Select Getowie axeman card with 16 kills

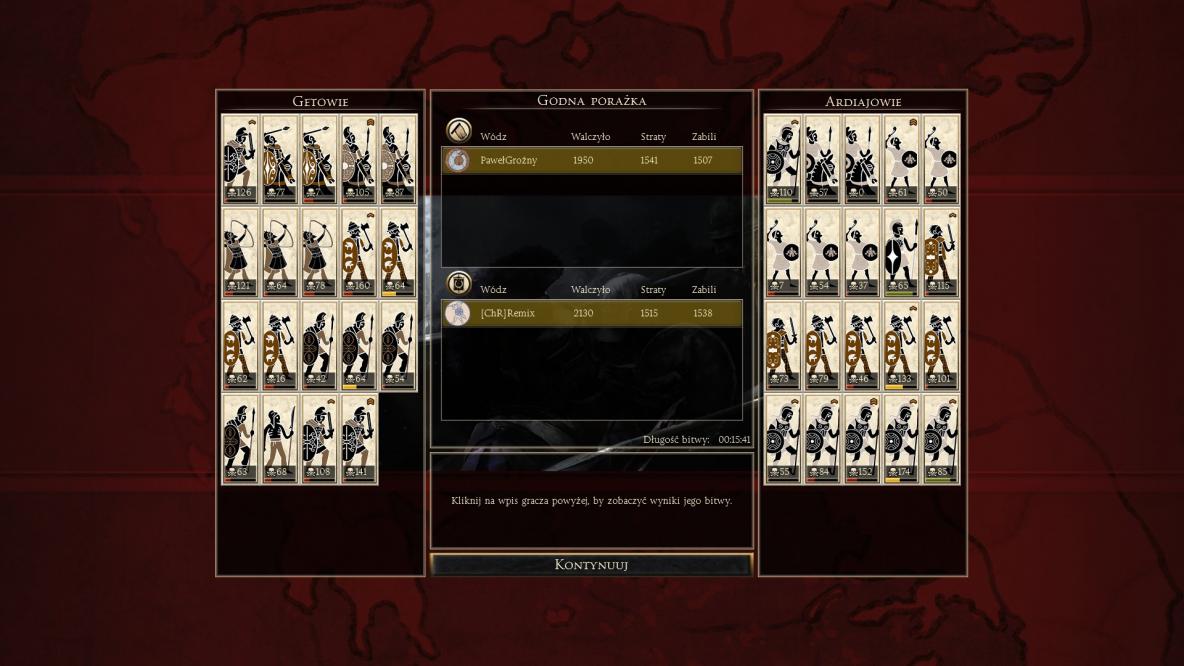click(279, 345)
